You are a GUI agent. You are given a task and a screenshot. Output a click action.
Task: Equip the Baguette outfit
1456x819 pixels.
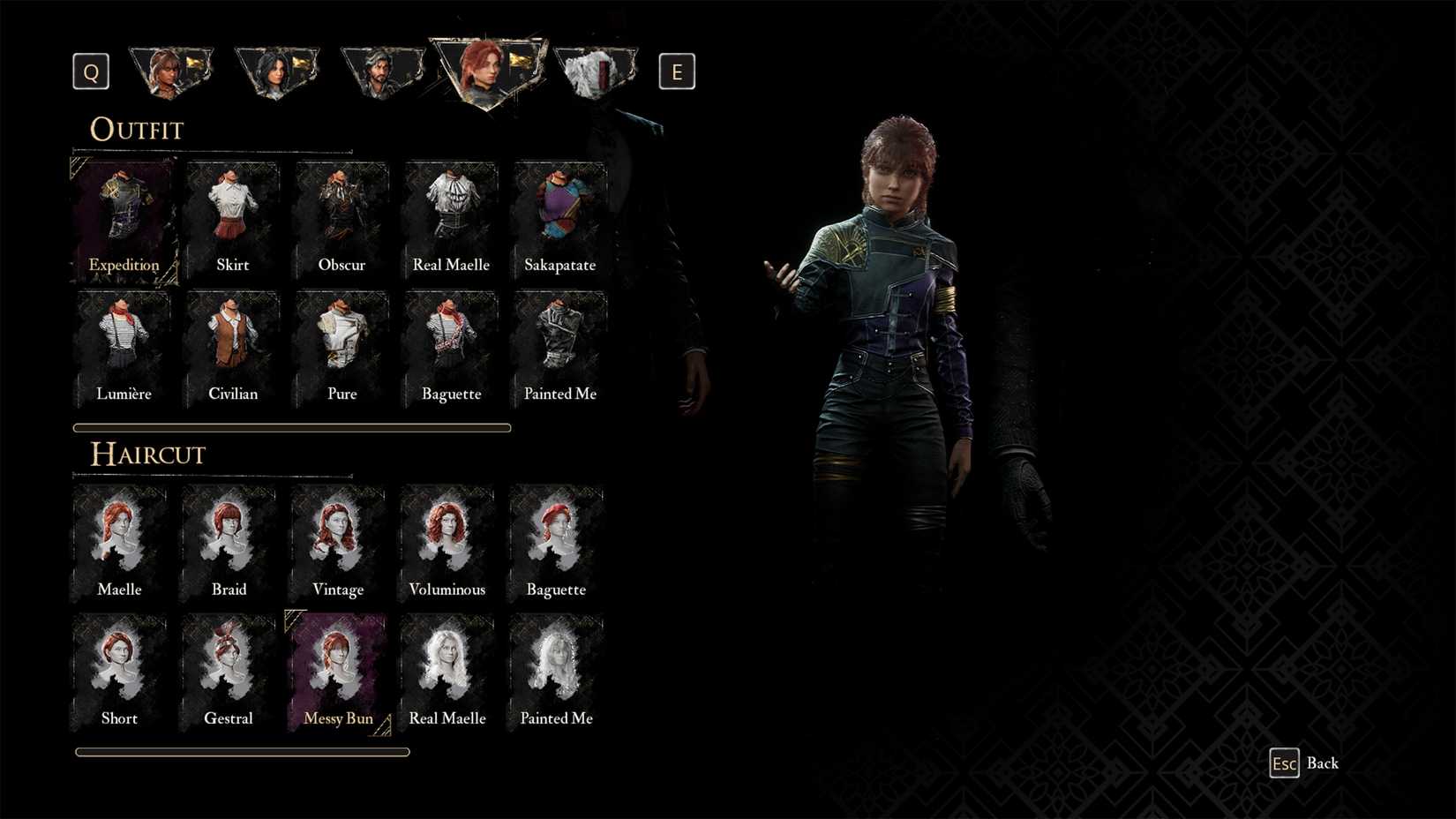(x=451, y=344)
